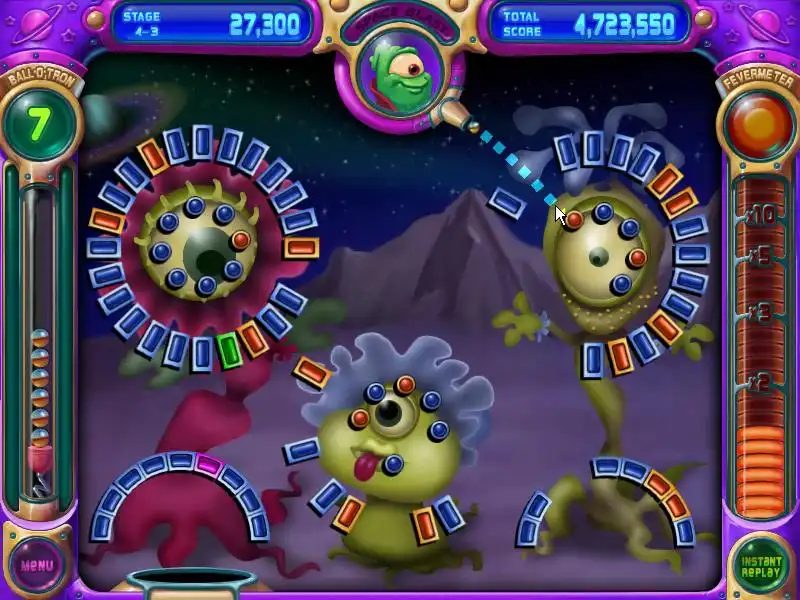Open the purple Menu button
Image resolution: width=800 pixels, height=600 pixels.
pyautogui.click(x=38, y=564)
